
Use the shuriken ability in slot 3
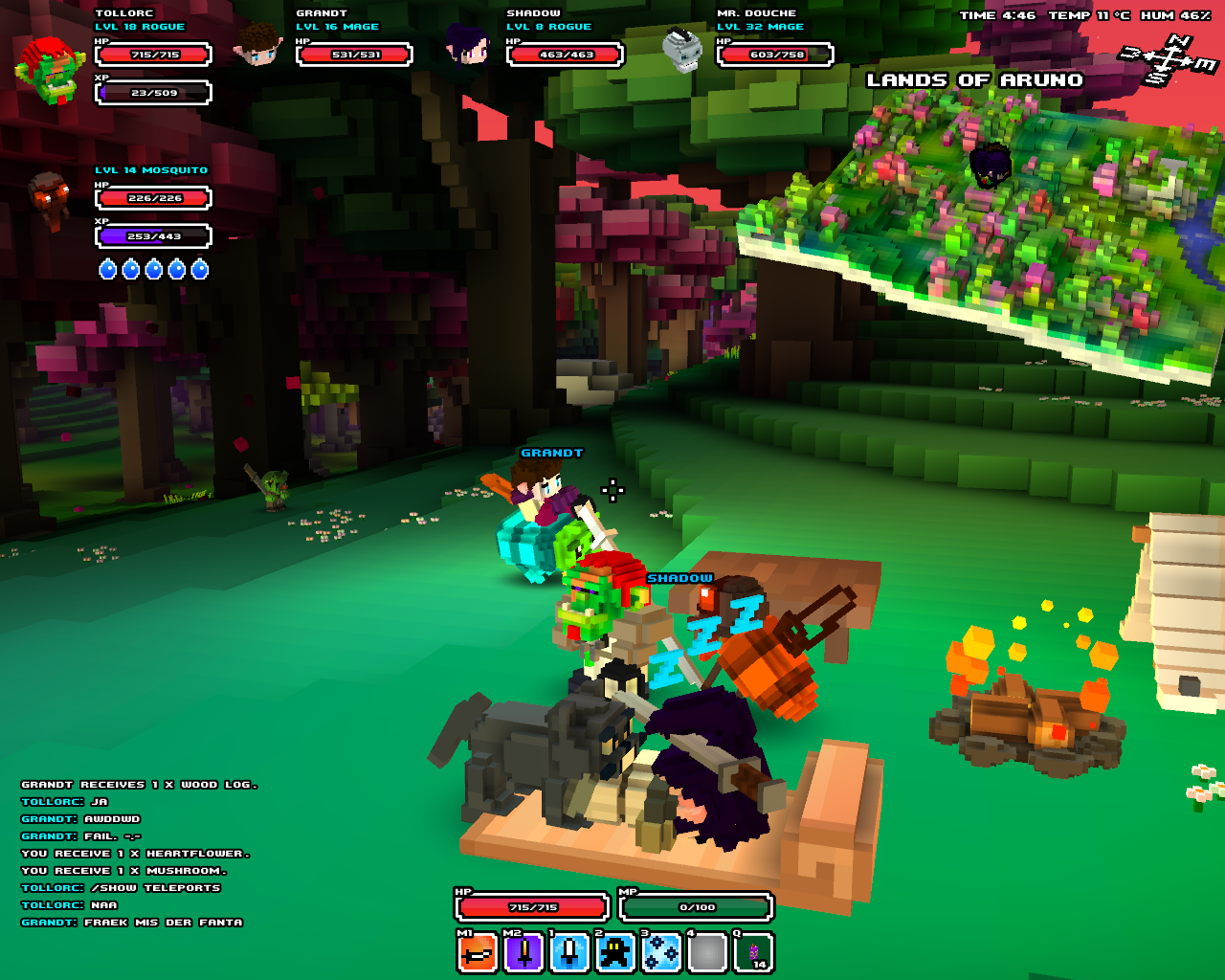point(661,952)
